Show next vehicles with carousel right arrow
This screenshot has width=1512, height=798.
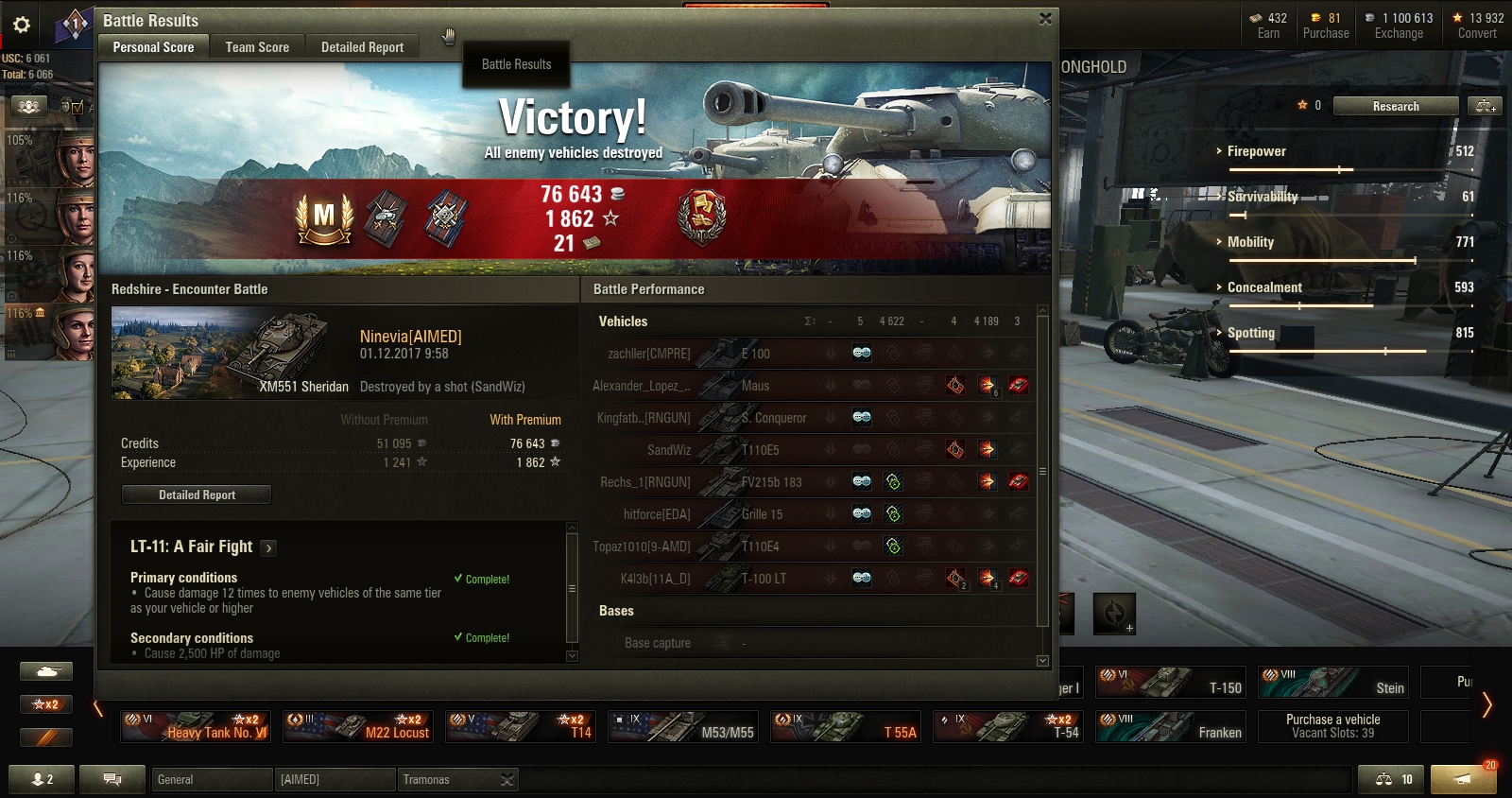click(1486, 704)
